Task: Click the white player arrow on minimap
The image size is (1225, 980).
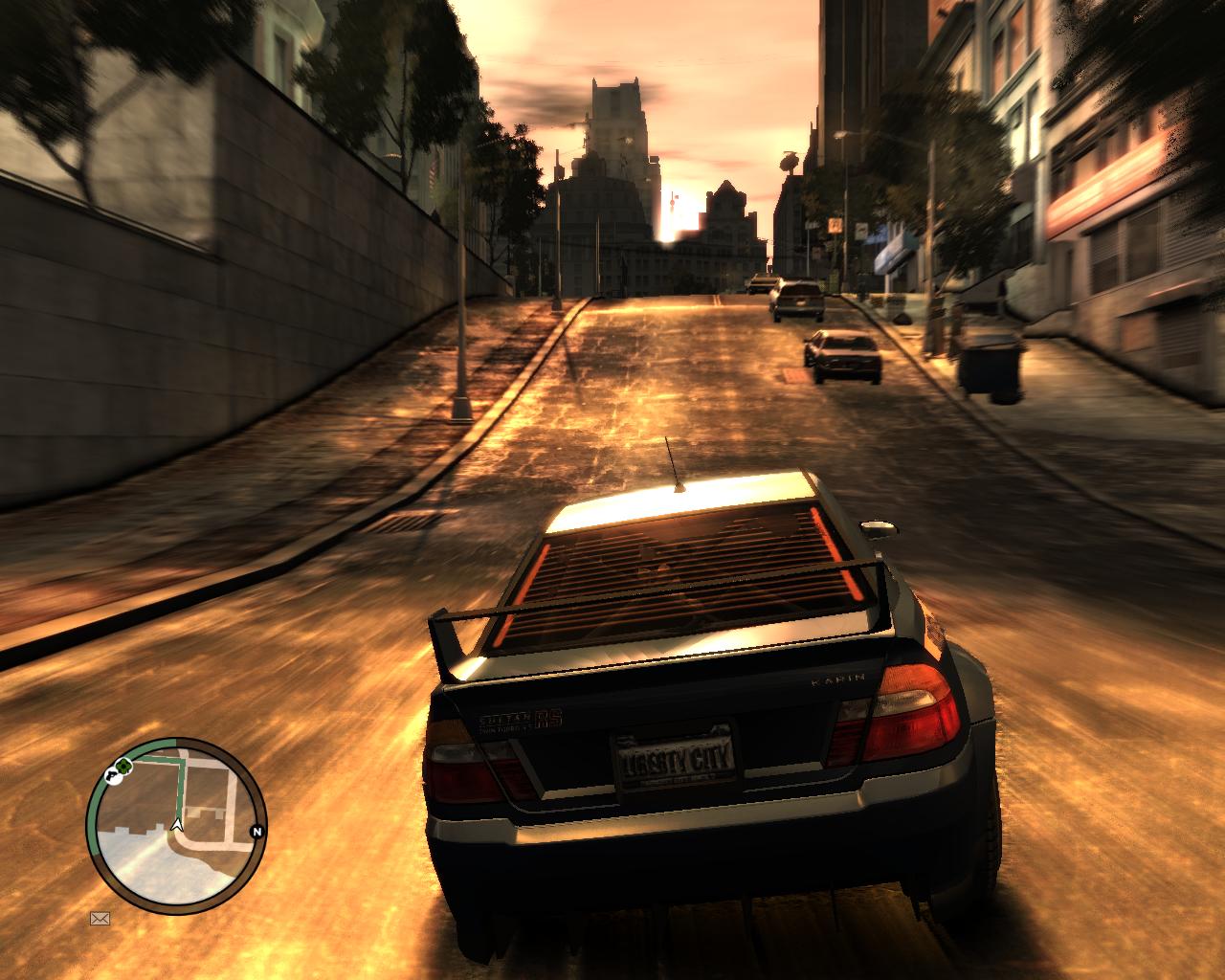Action: [176, 826]
